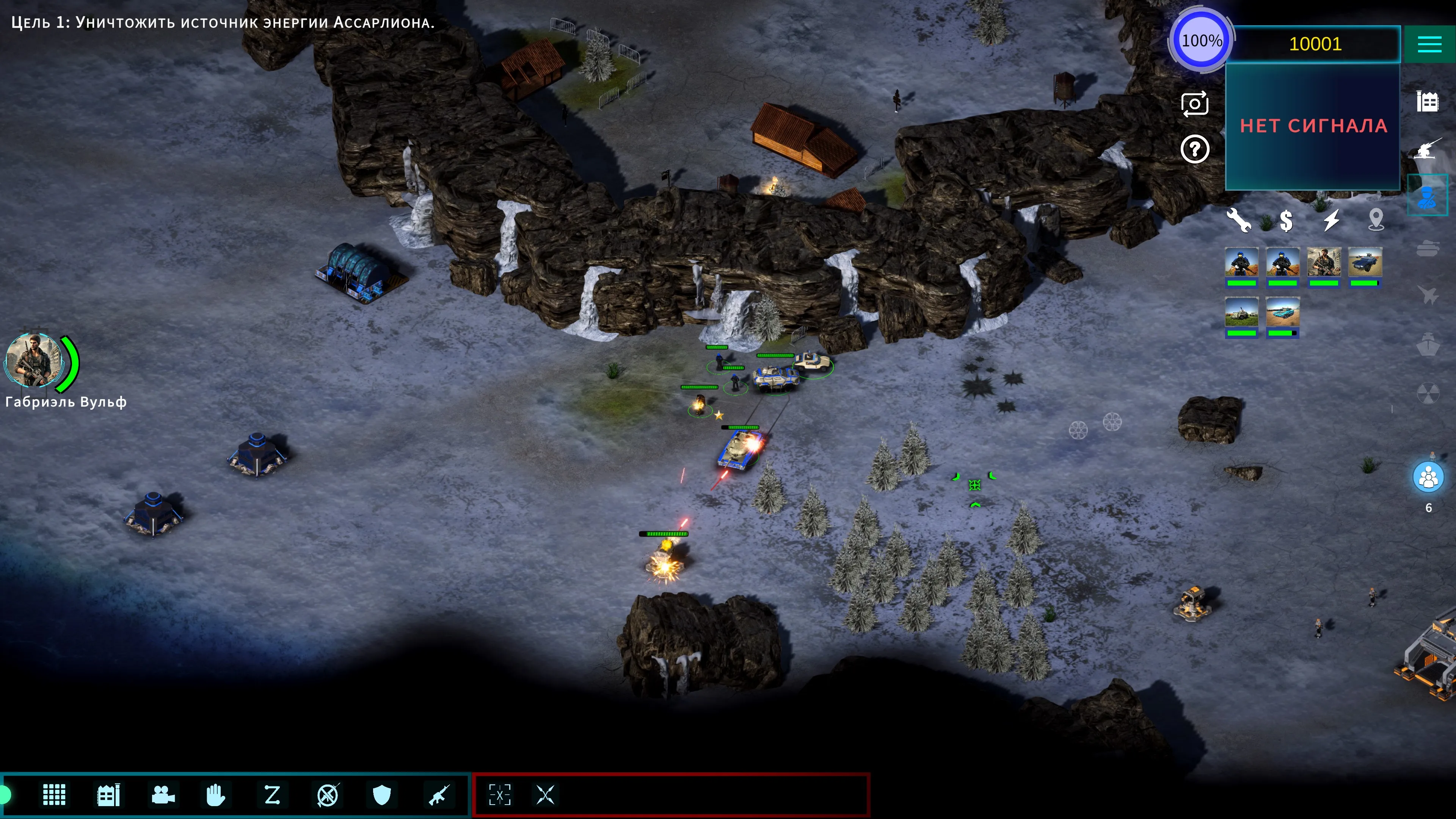
Task: Click the movie camera icon in the toolbar
Action: 163,795
